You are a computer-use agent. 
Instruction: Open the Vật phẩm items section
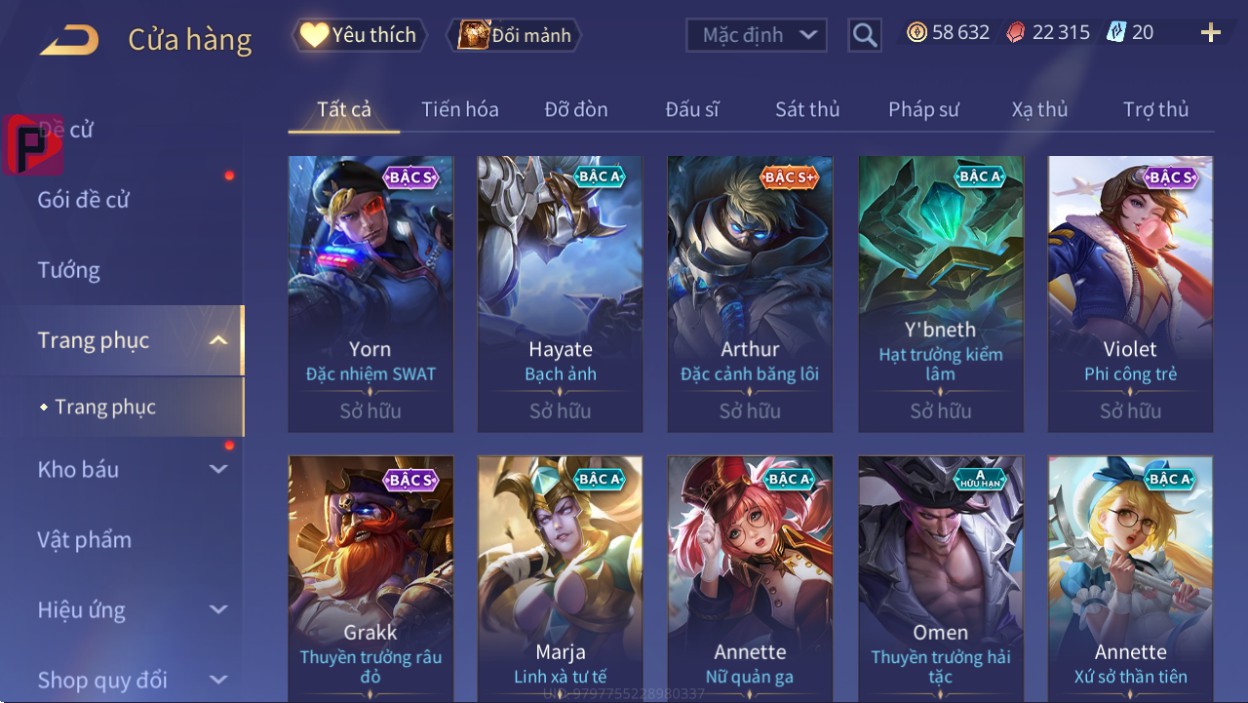point(85,540)
